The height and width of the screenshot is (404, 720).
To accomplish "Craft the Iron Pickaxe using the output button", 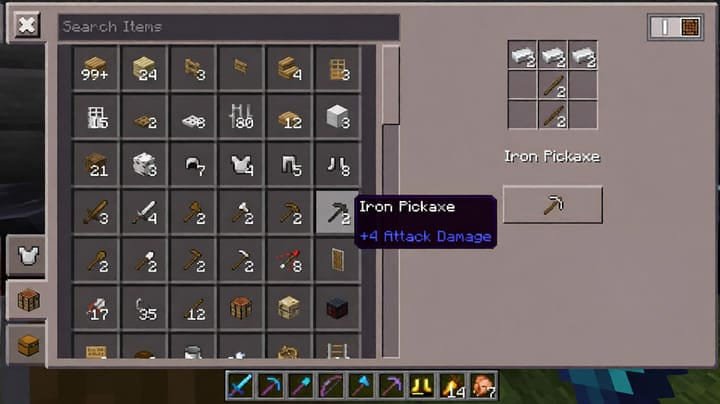I will (552, 205).
